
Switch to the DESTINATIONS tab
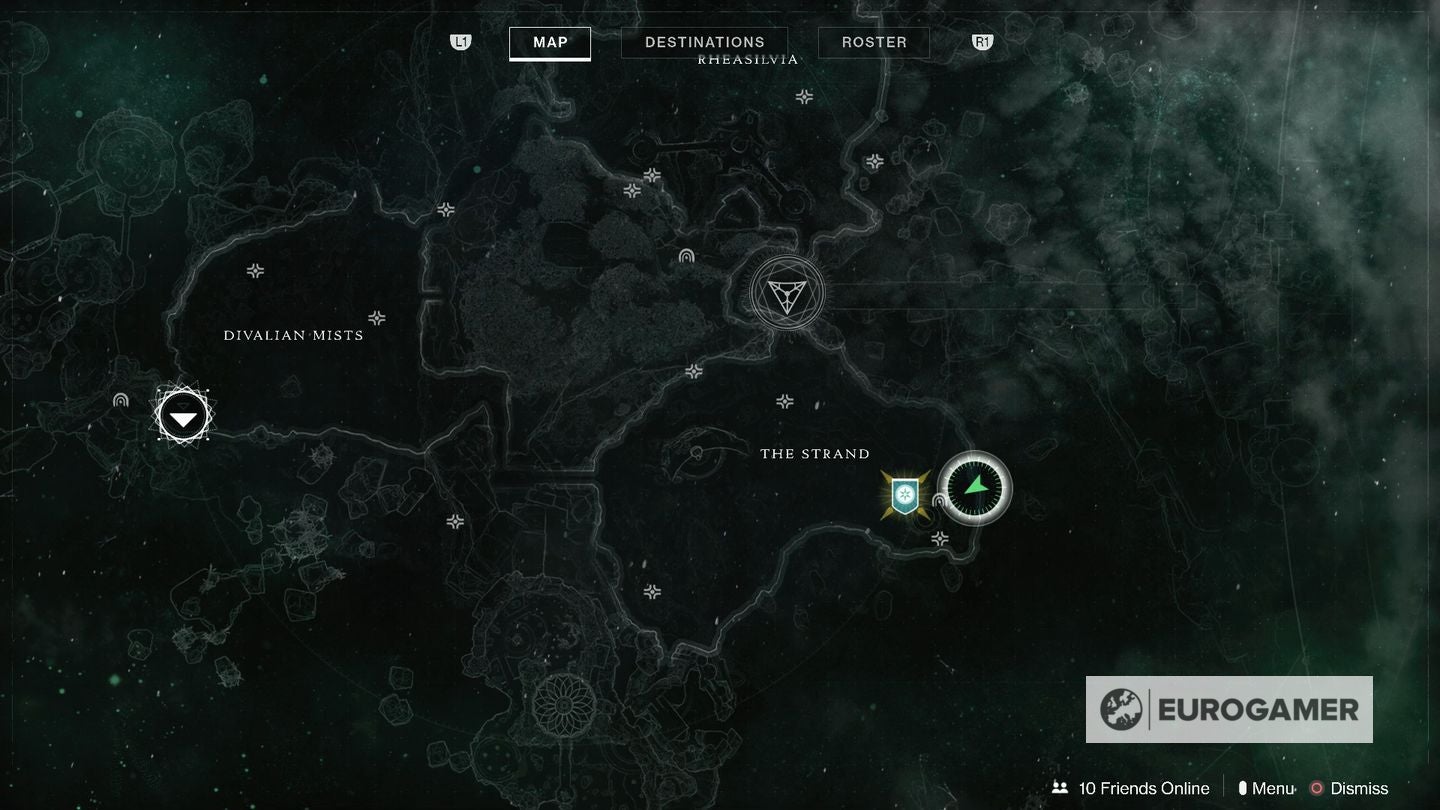704,42
